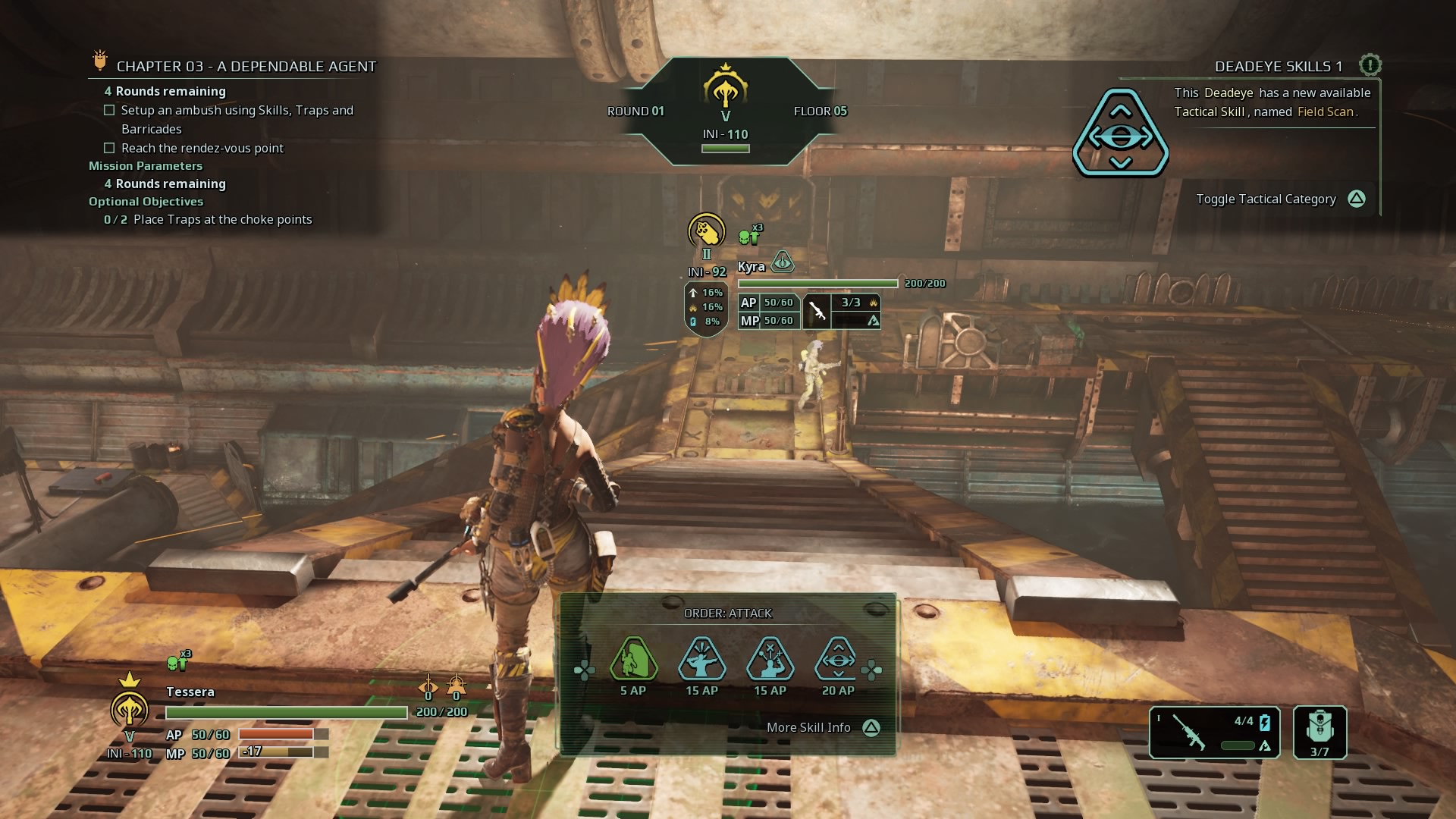
Task: Open the Deadeye Skills info marker
Action: pyautogui.click(x=1370, y=65)
